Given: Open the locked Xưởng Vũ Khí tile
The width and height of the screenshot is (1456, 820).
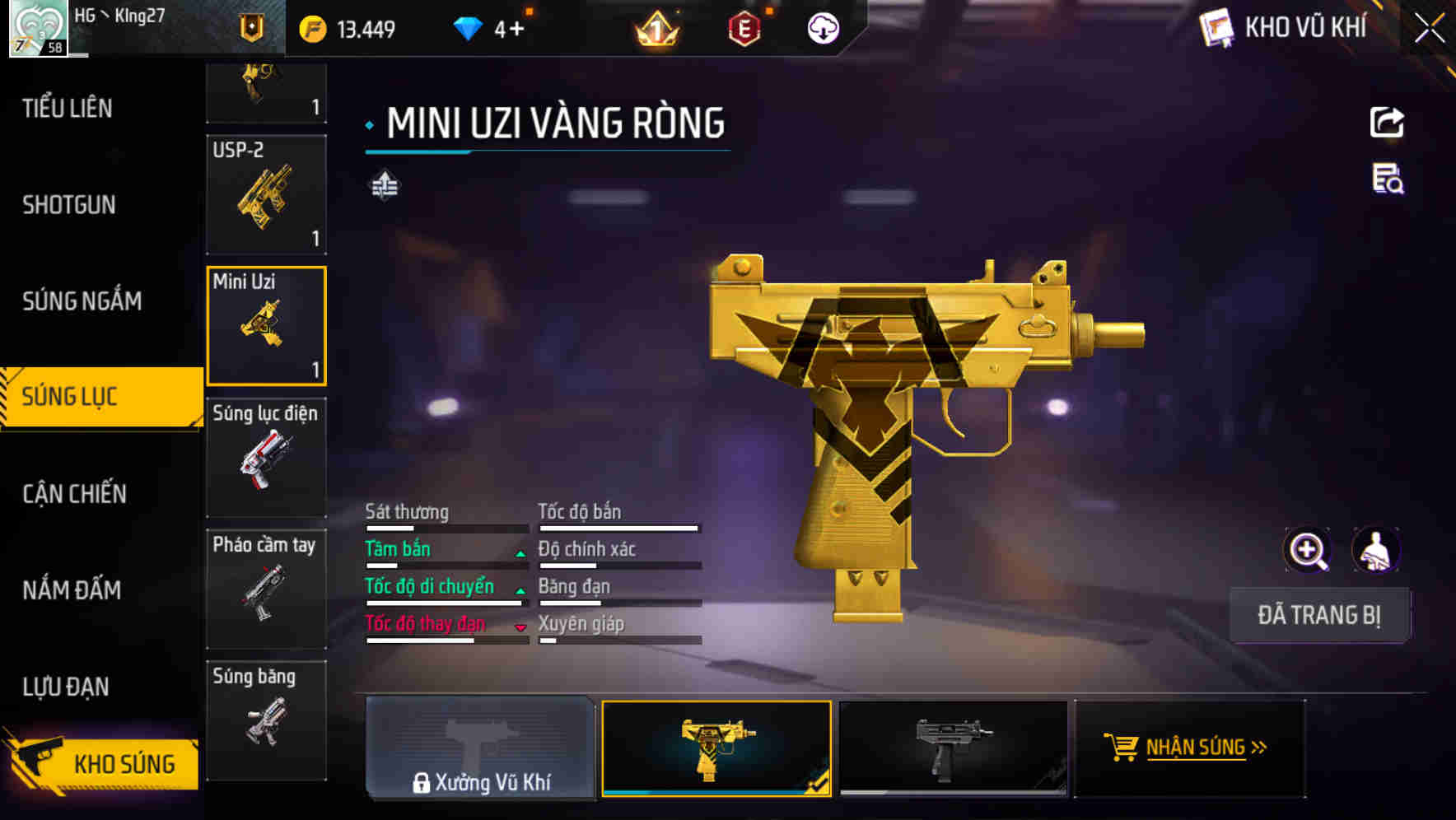Looking at the screenshot, I should tap(480, 748).
